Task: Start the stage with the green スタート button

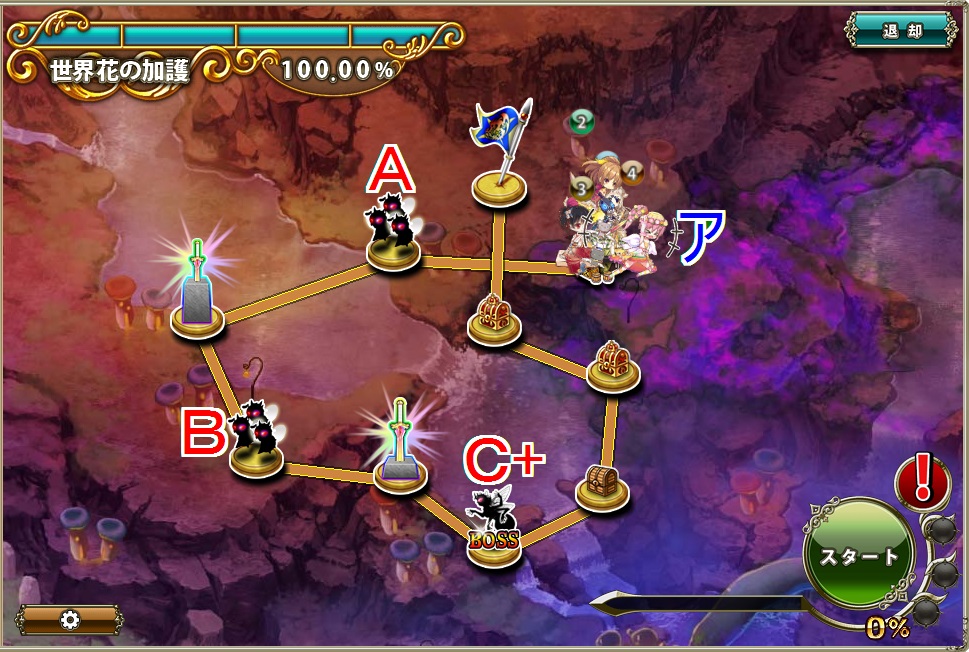Action: click(x=858, y=555)
